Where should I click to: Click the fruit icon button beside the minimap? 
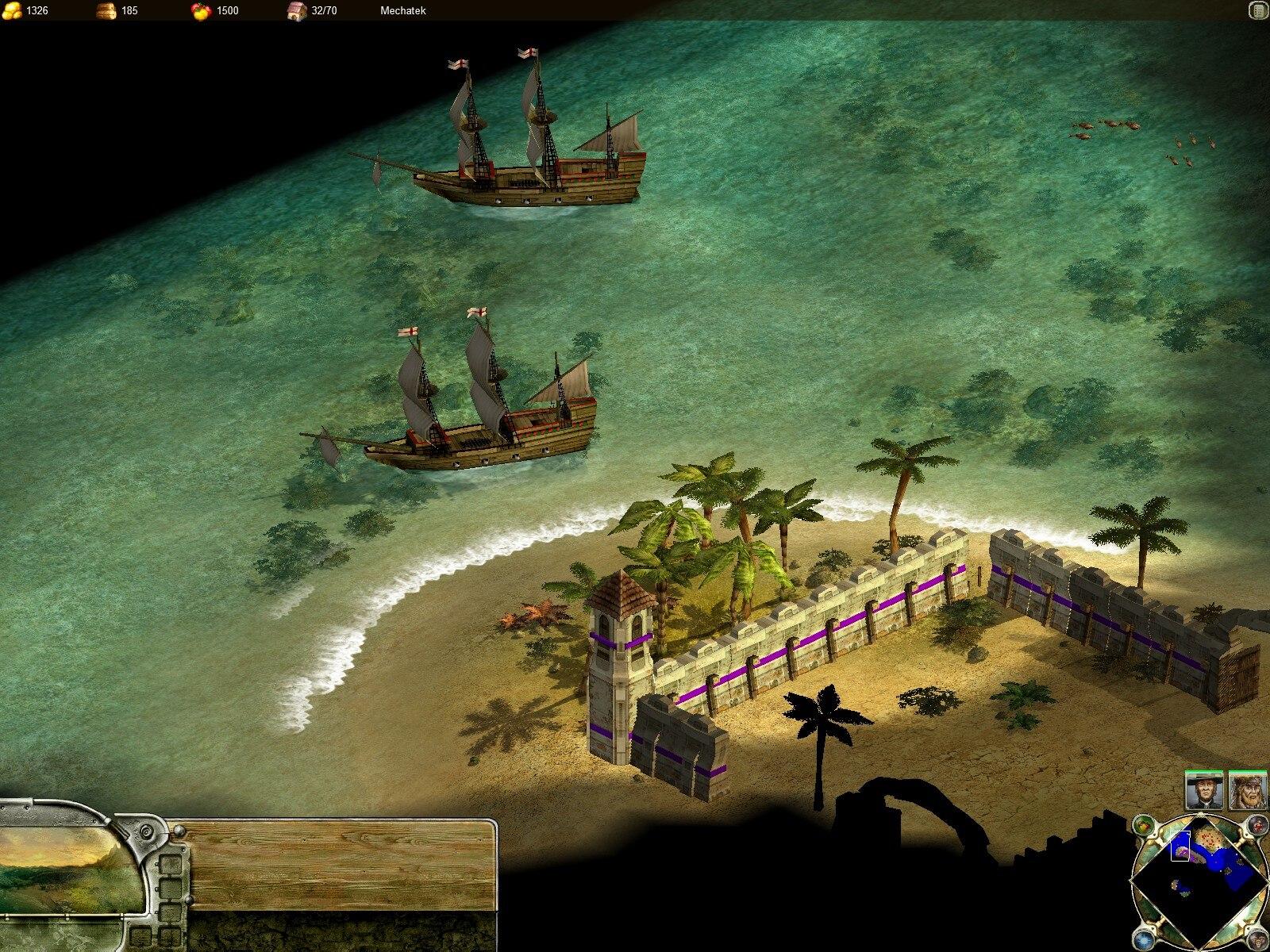pos(1142,826)
